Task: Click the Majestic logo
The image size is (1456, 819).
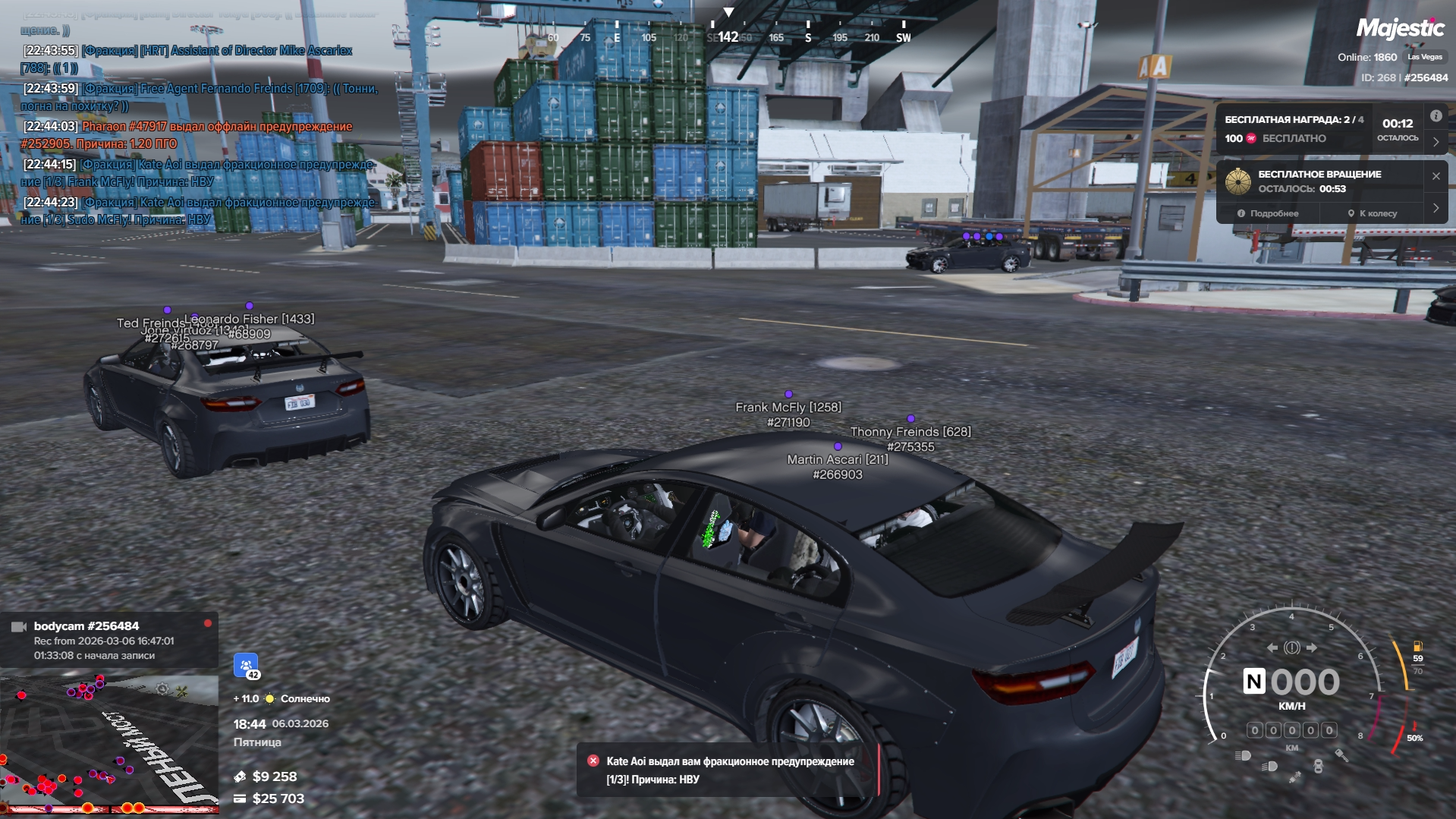Action: coord(1400,29)
